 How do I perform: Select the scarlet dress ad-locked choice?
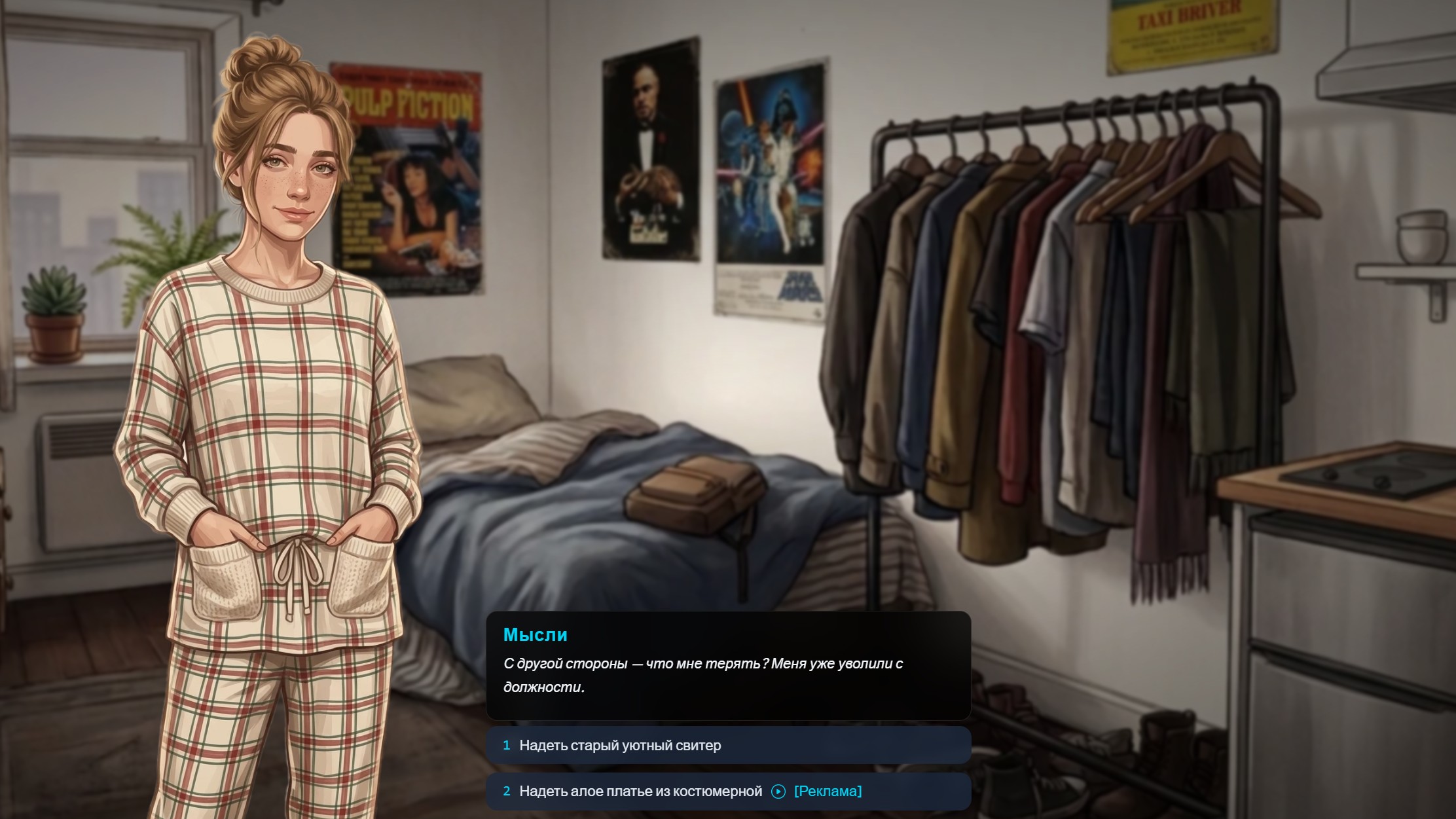point(727,792)
